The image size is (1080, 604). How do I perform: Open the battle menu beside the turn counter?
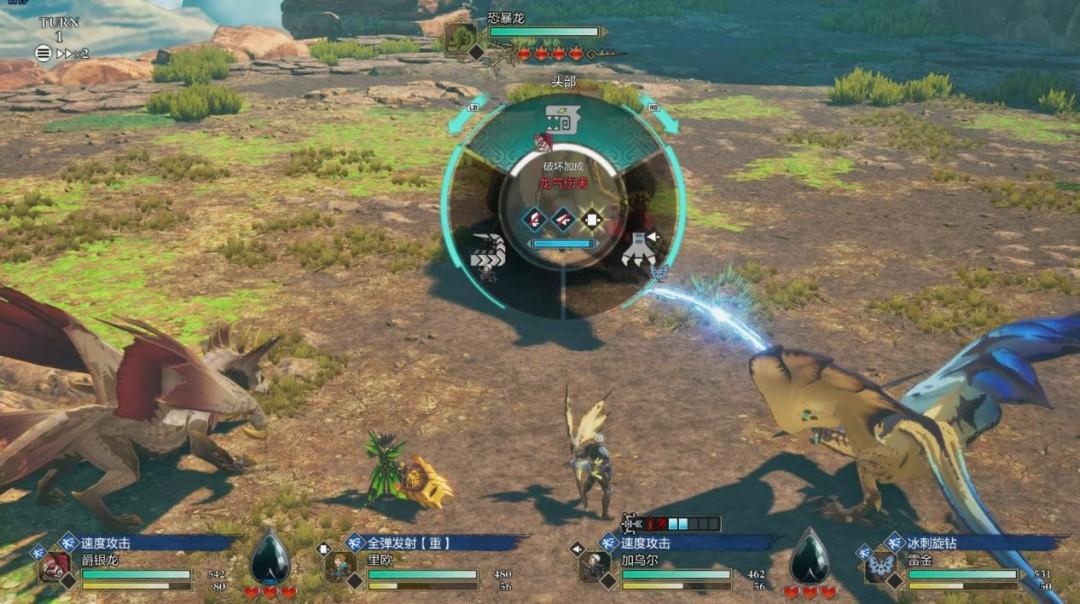pos(43,54)
